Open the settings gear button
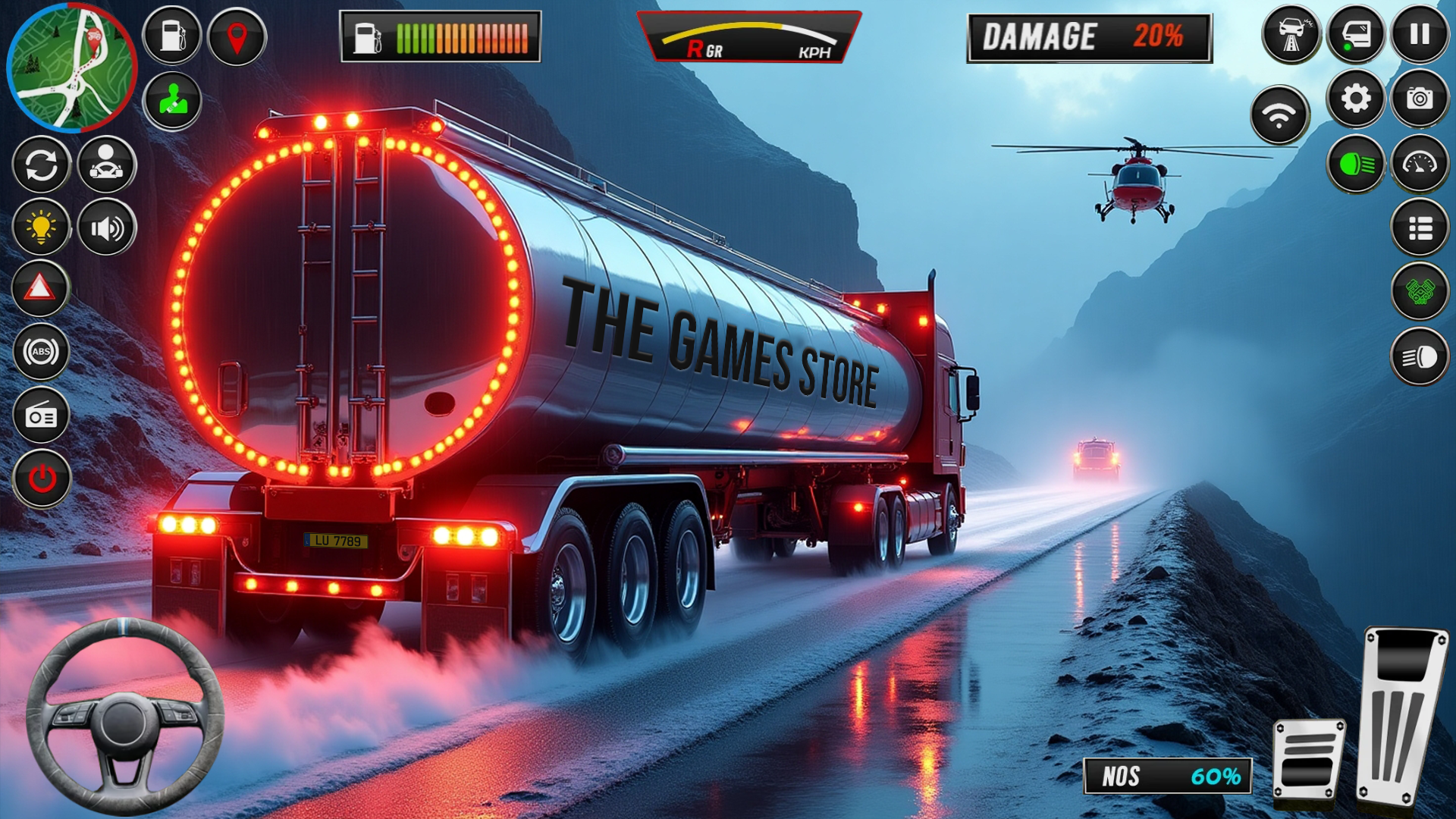 click(x=1355, y=99)
